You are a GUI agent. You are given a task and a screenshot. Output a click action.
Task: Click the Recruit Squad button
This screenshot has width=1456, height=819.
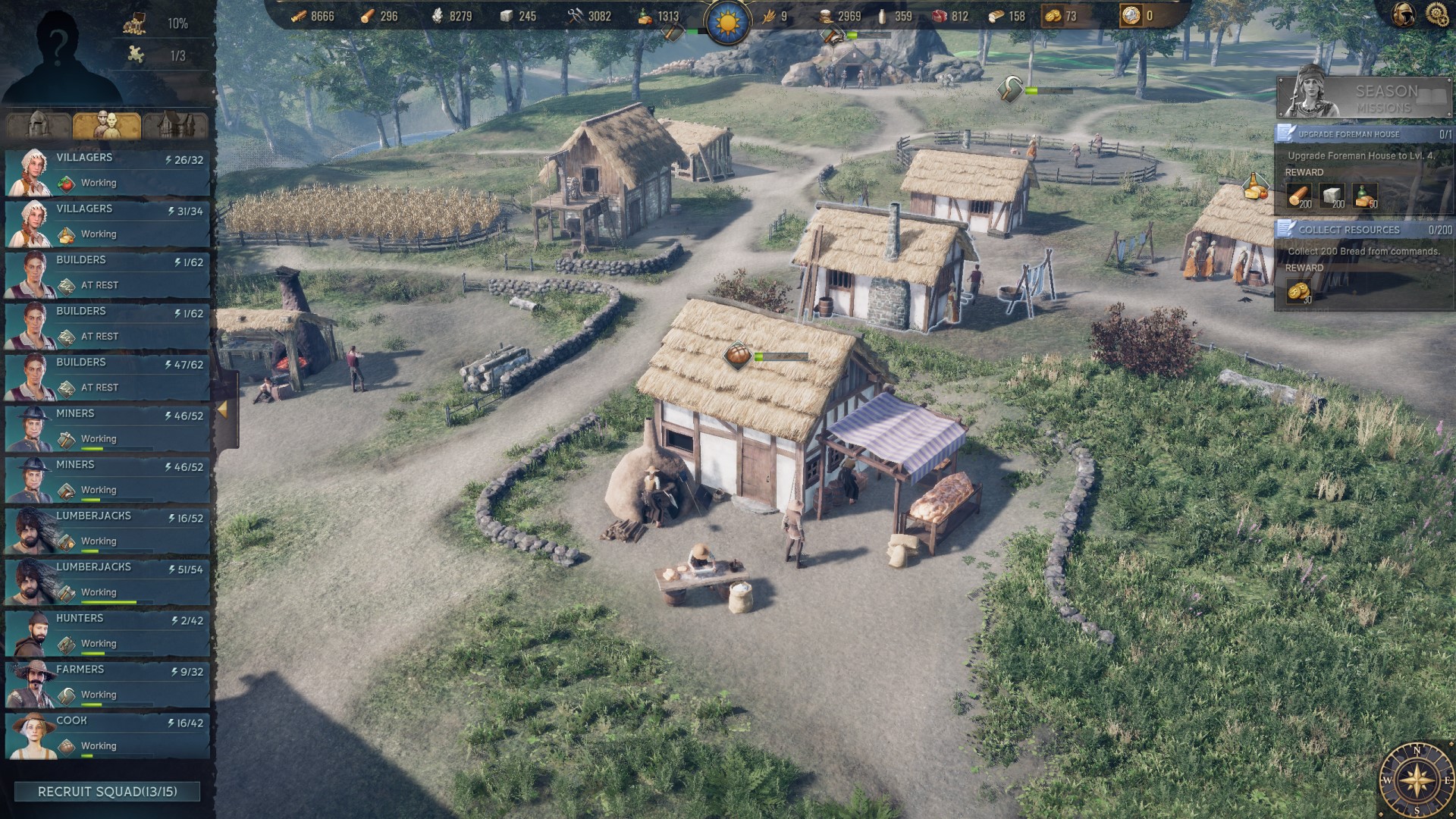pyautogui.click(x=107, y=792)
